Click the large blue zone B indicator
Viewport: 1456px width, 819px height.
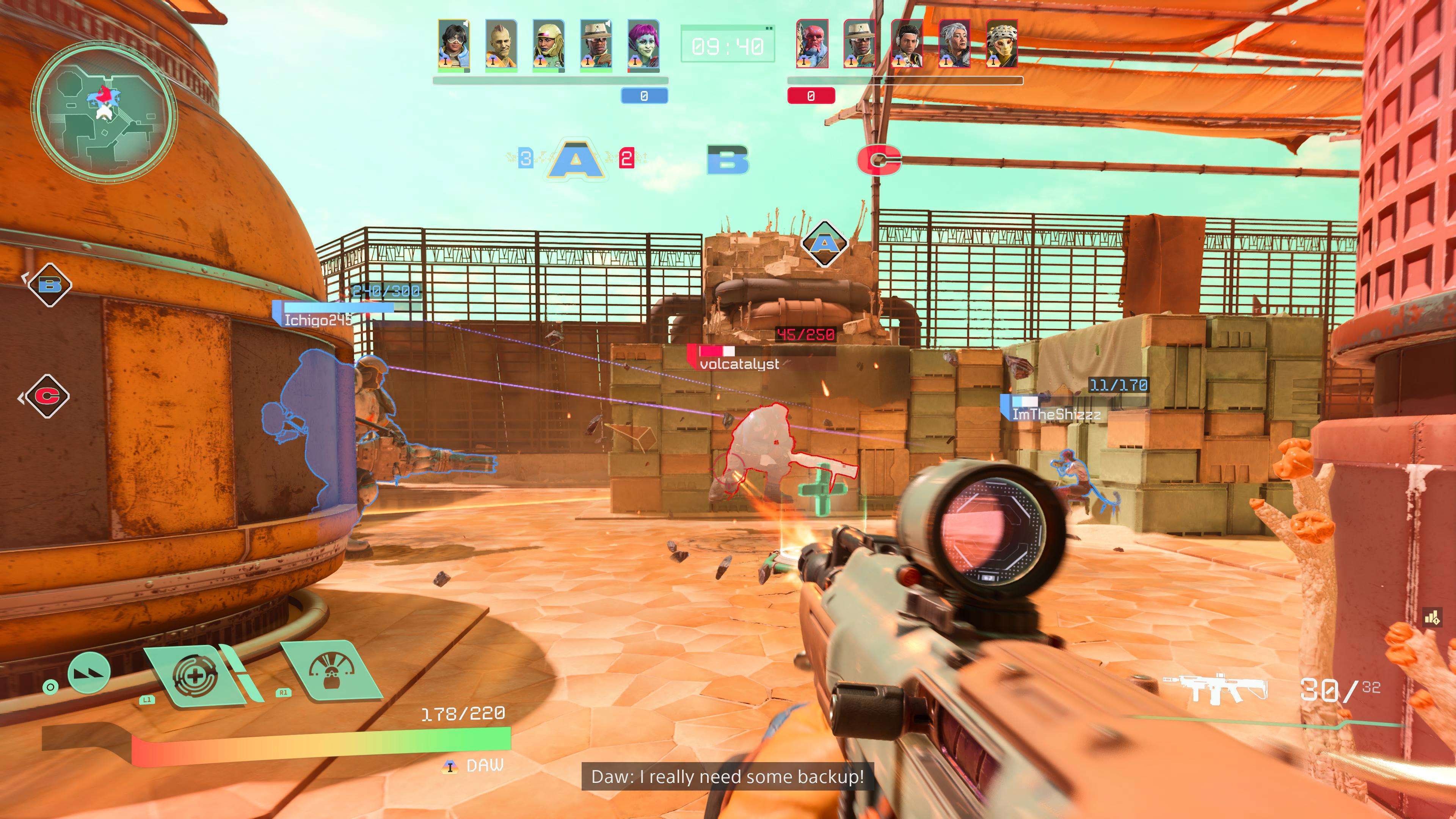click(x=728, y=160)
